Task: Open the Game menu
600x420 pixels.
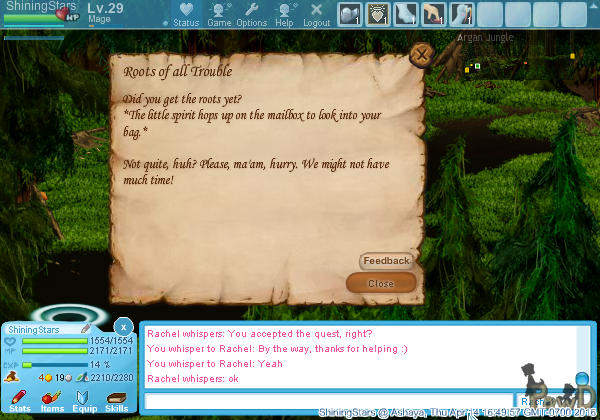Action: [219, 14]
